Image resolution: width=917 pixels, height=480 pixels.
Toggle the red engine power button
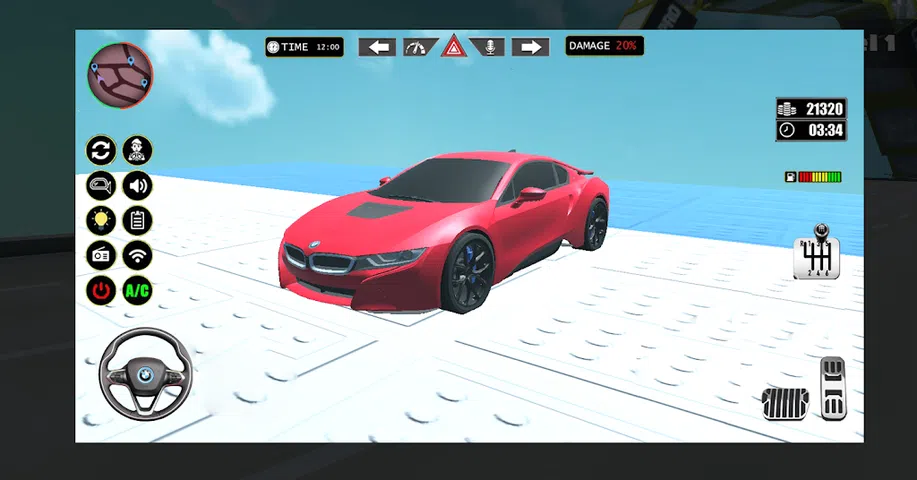point(101,291)
